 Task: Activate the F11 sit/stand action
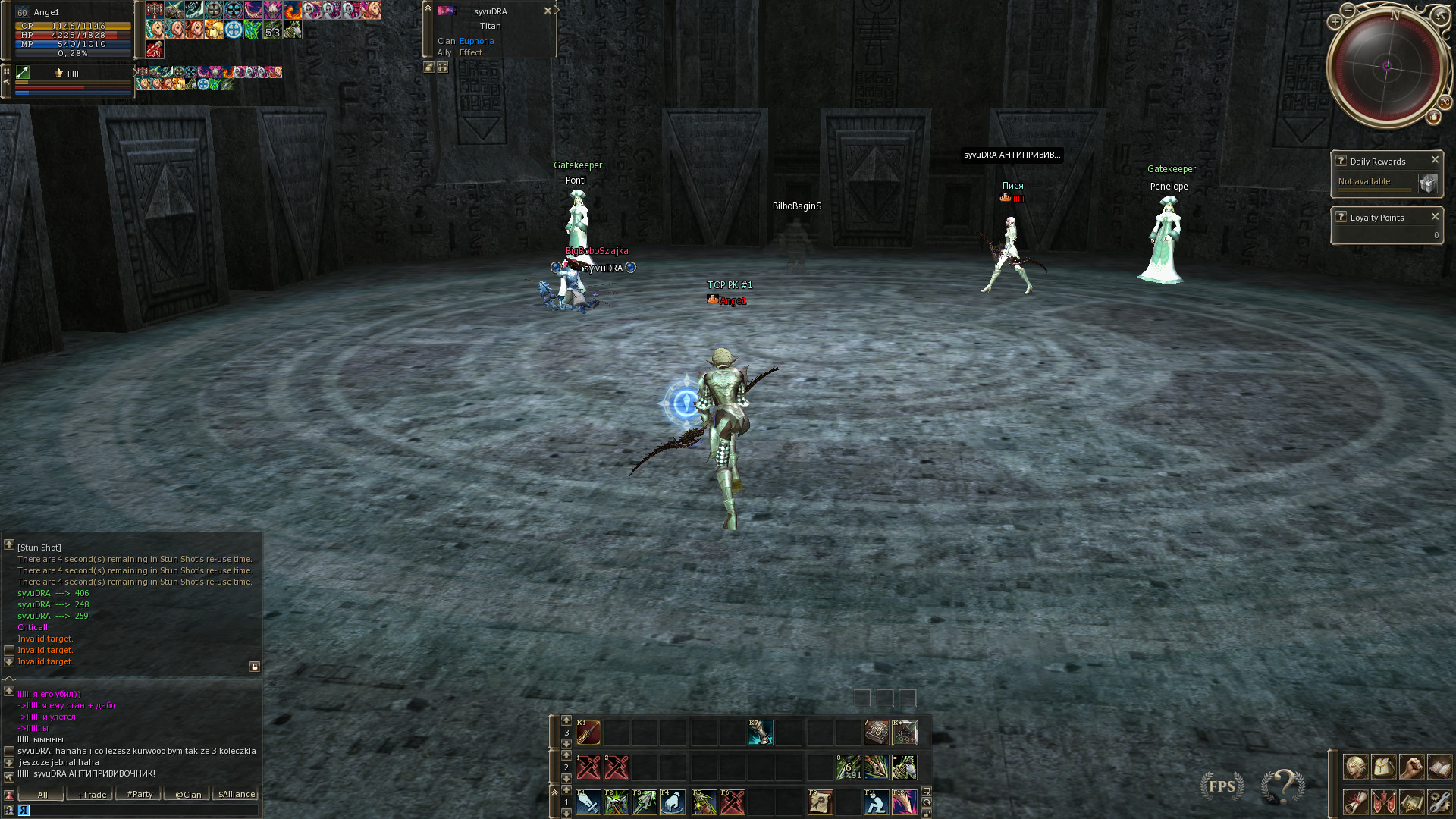tap(876, 802)
